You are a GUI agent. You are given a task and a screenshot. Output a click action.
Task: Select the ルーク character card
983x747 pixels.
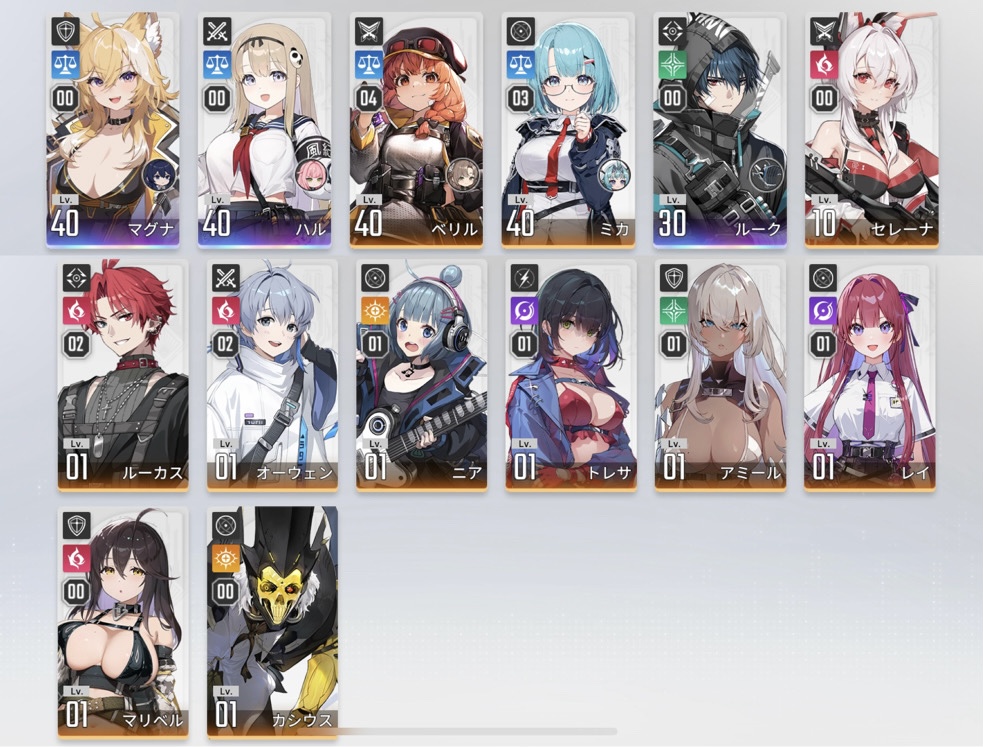719,130
